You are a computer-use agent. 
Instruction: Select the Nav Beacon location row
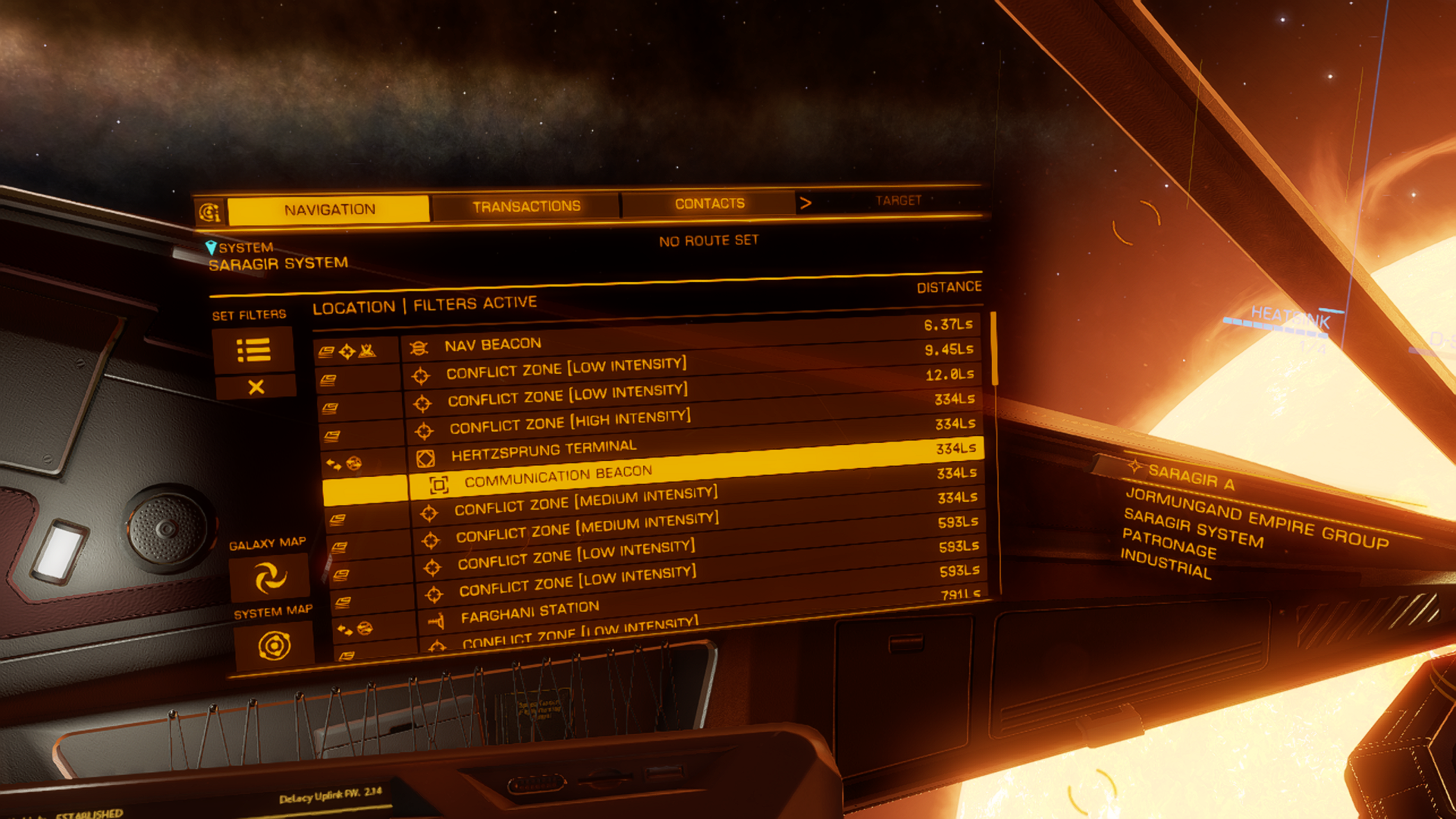(493, 344)
